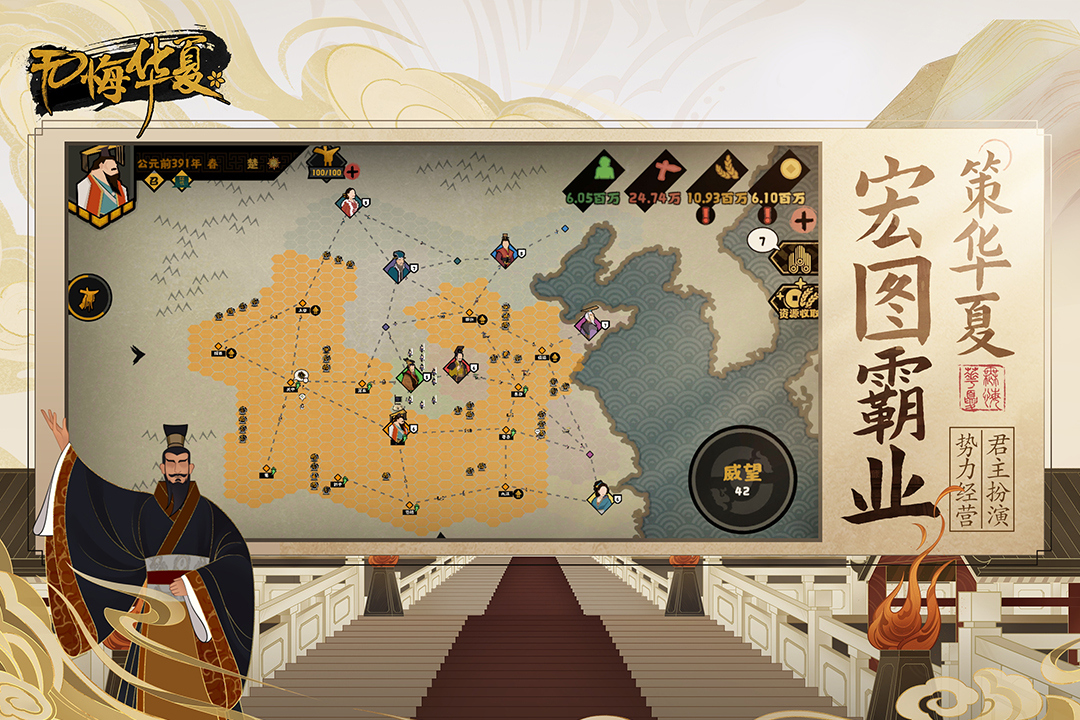Open the 威望 prestige circle
Image resolution: width=1080 pixels, height=720 pixels.
tap(742, 477)
